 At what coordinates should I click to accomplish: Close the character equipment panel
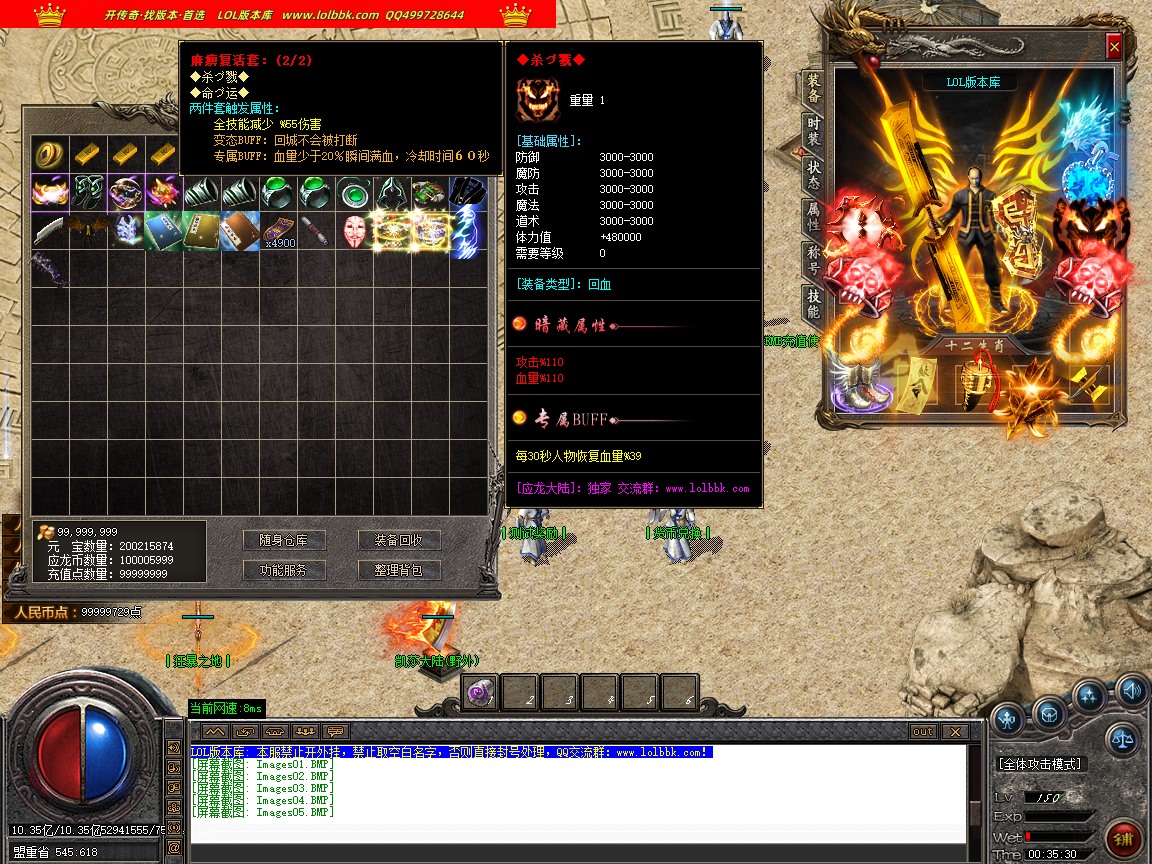1114,47
